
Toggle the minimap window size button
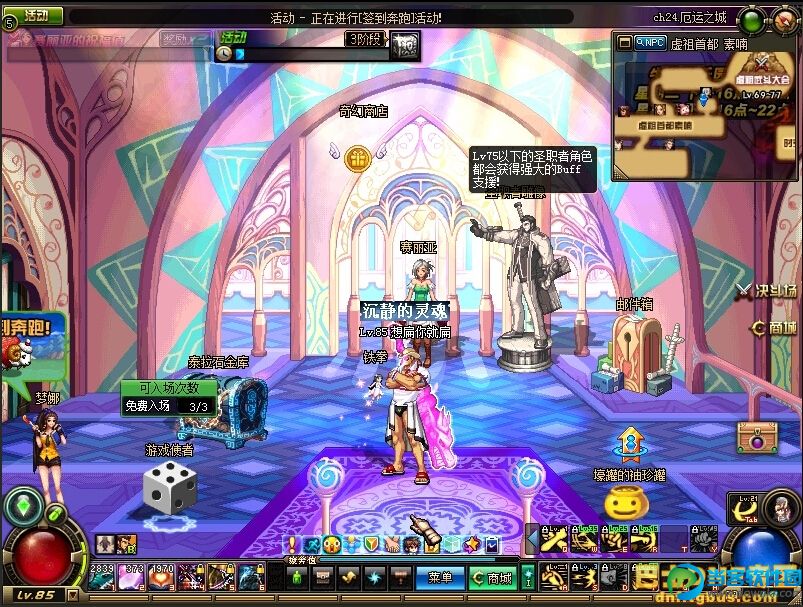pyautogui.click(x=626, y=42)
